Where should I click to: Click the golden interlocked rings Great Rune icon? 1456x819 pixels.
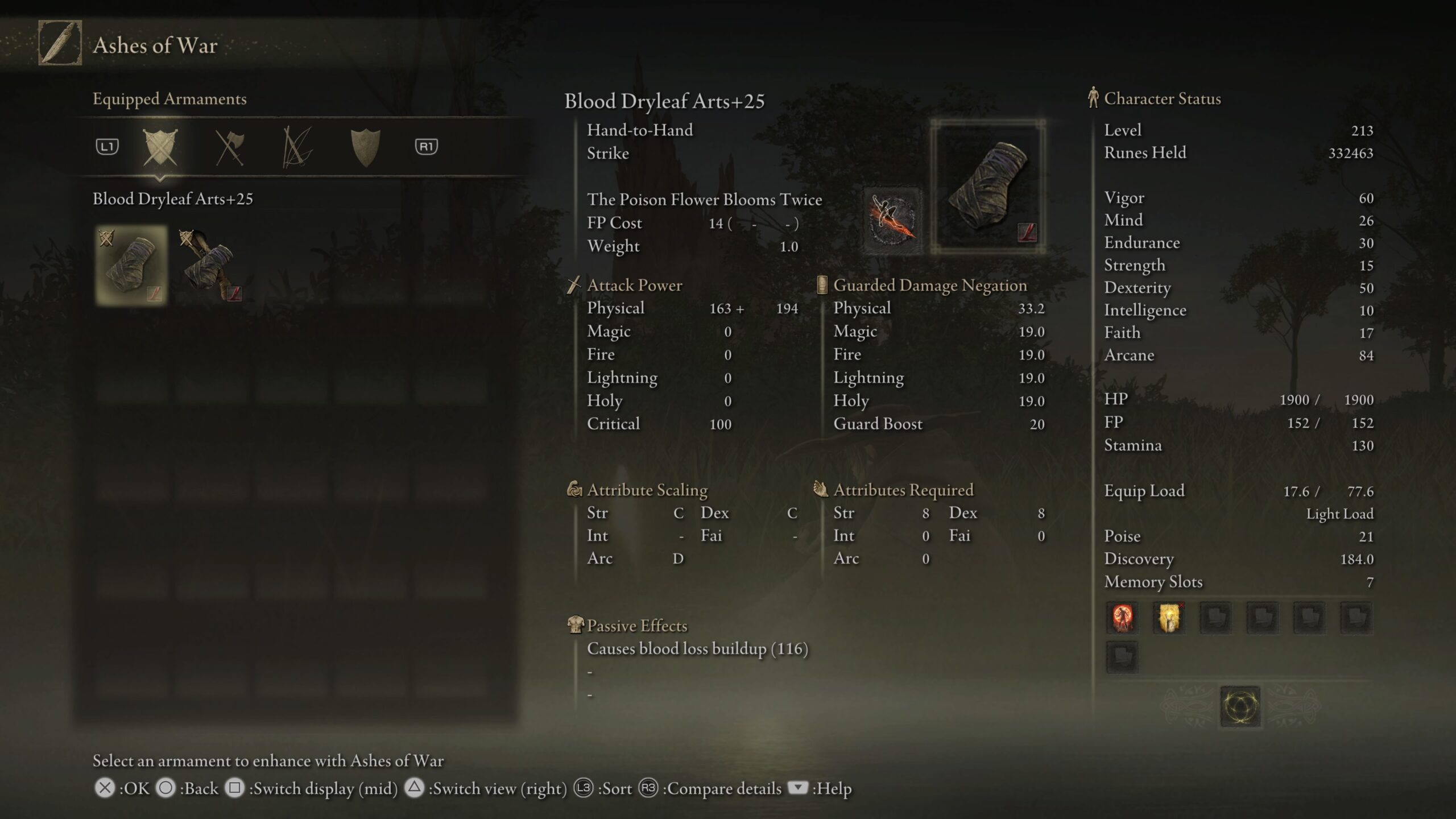1240,706
